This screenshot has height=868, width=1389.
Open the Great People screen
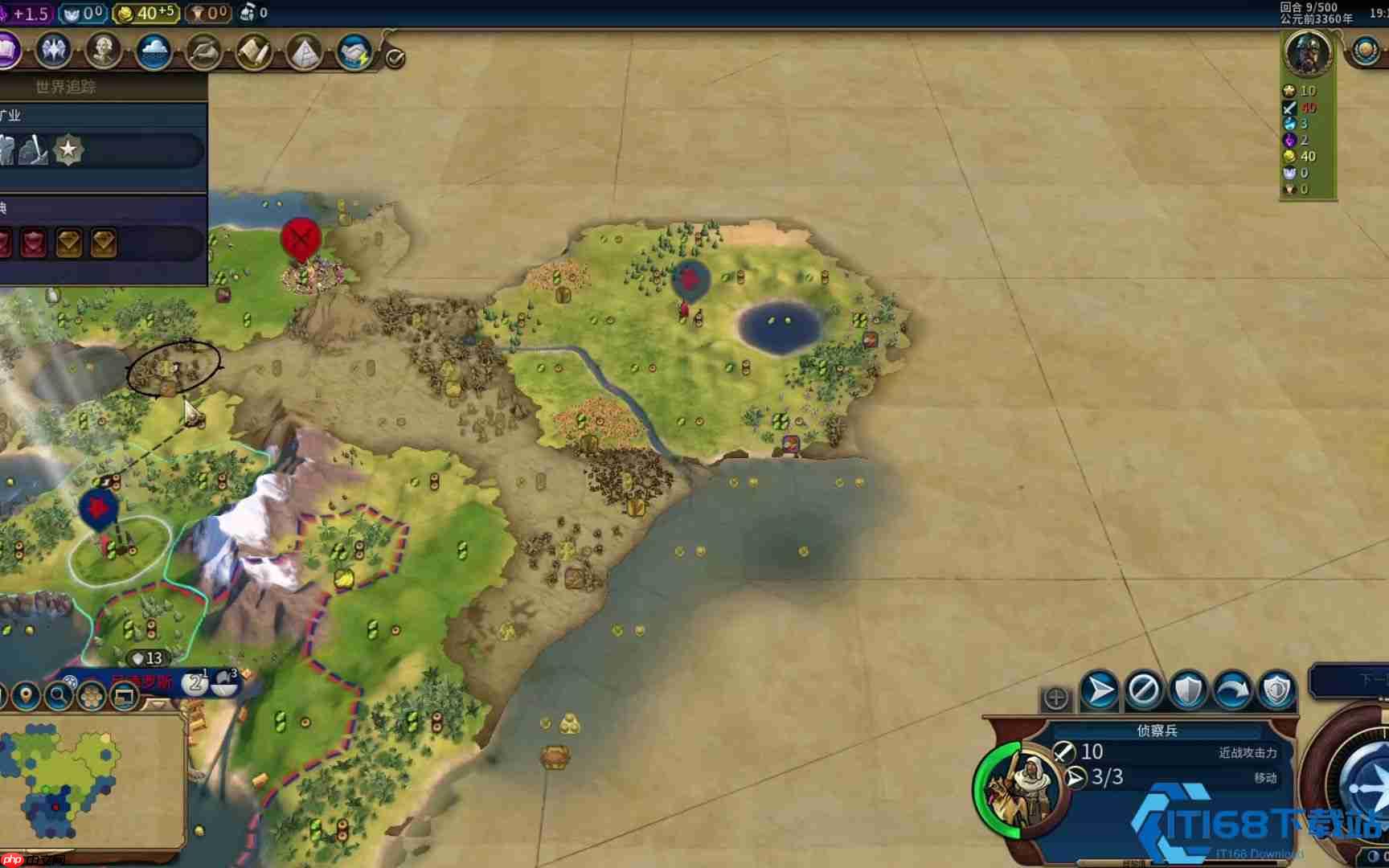(203, 51)
